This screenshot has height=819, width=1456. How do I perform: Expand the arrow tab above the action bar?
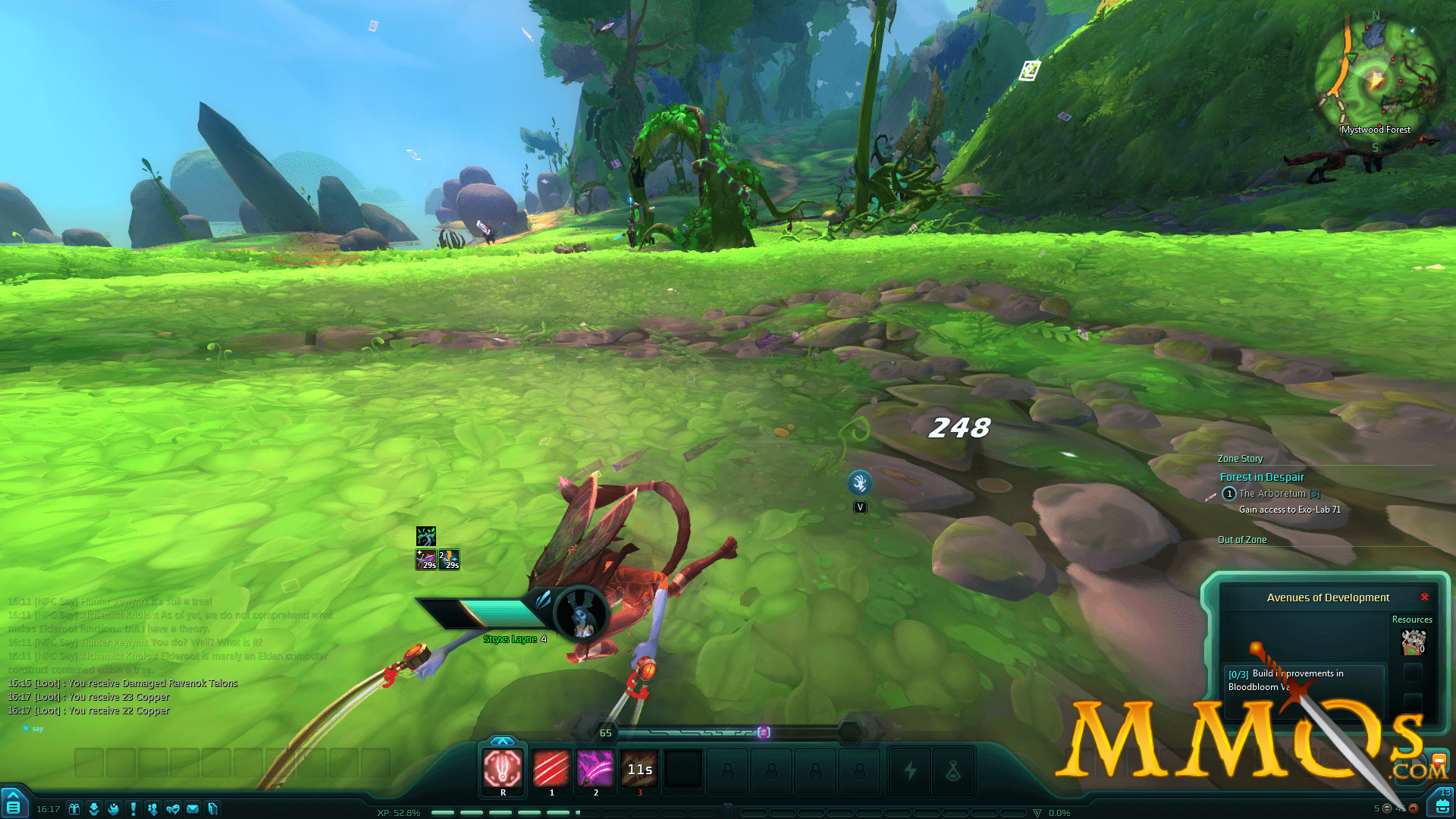(502, 741)
